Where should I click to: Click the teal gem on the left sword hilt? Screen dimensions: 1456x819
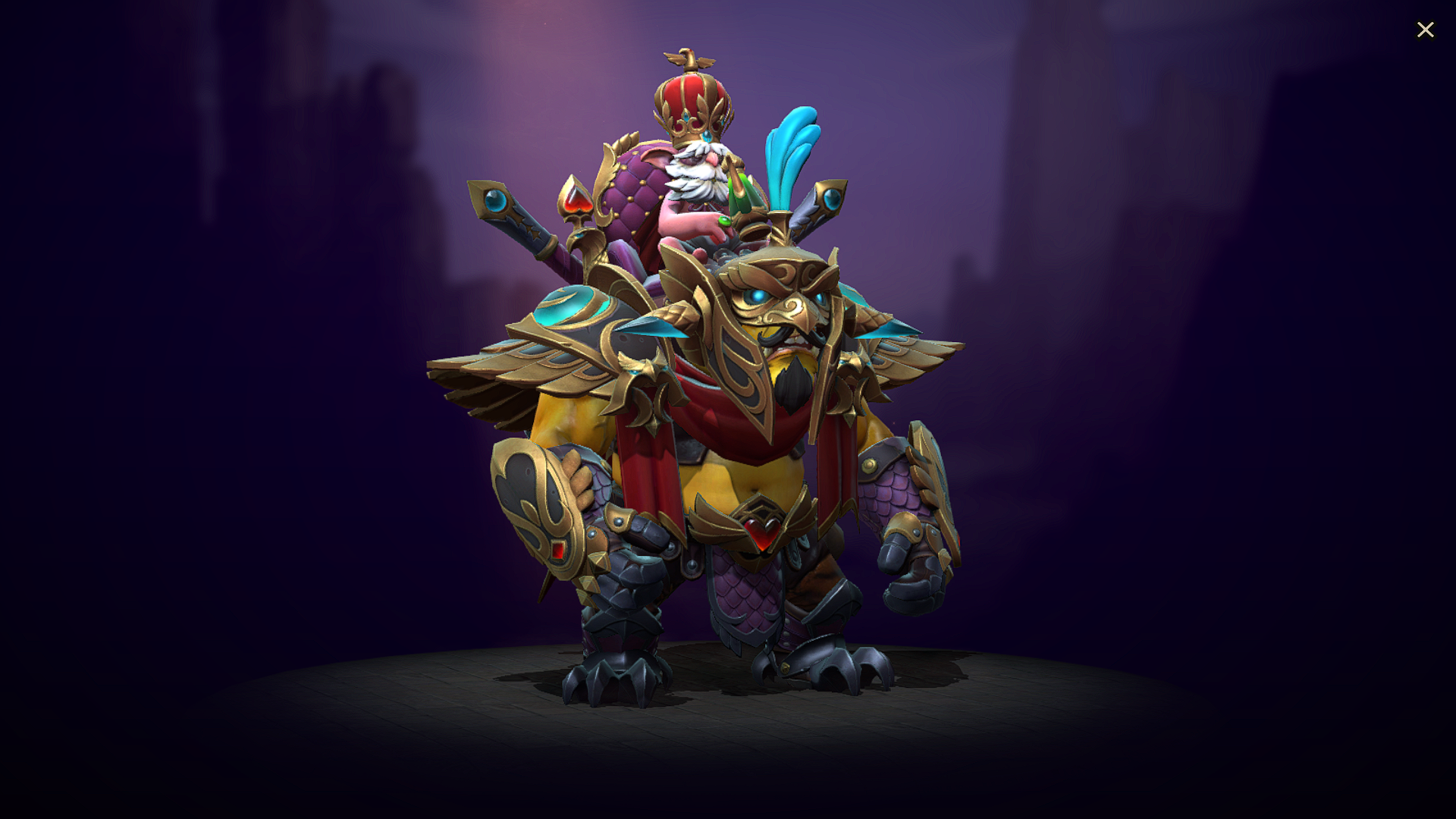point(497,201)
